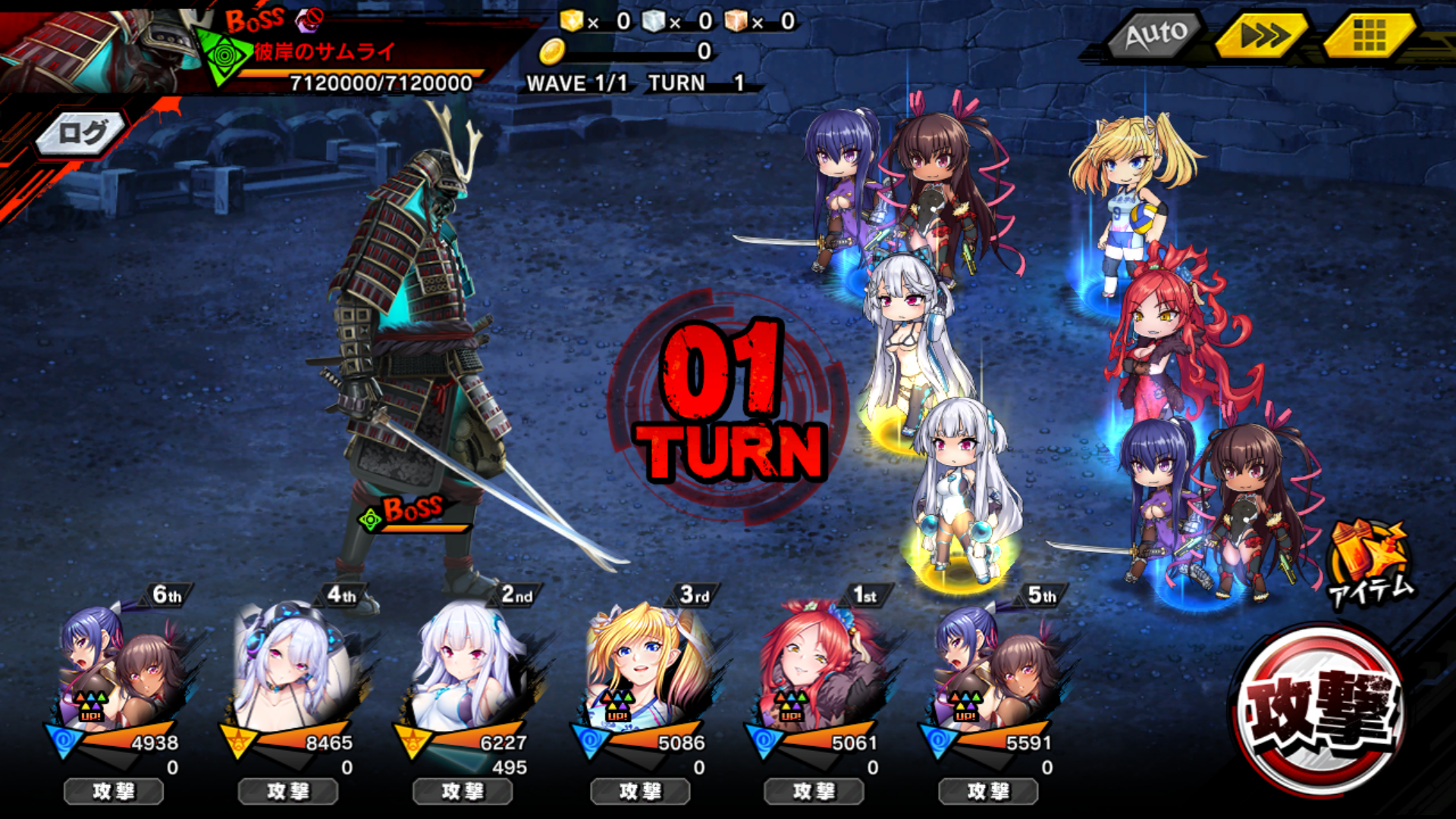Click the 攻撃 button under the 1st character

(814, 792)
